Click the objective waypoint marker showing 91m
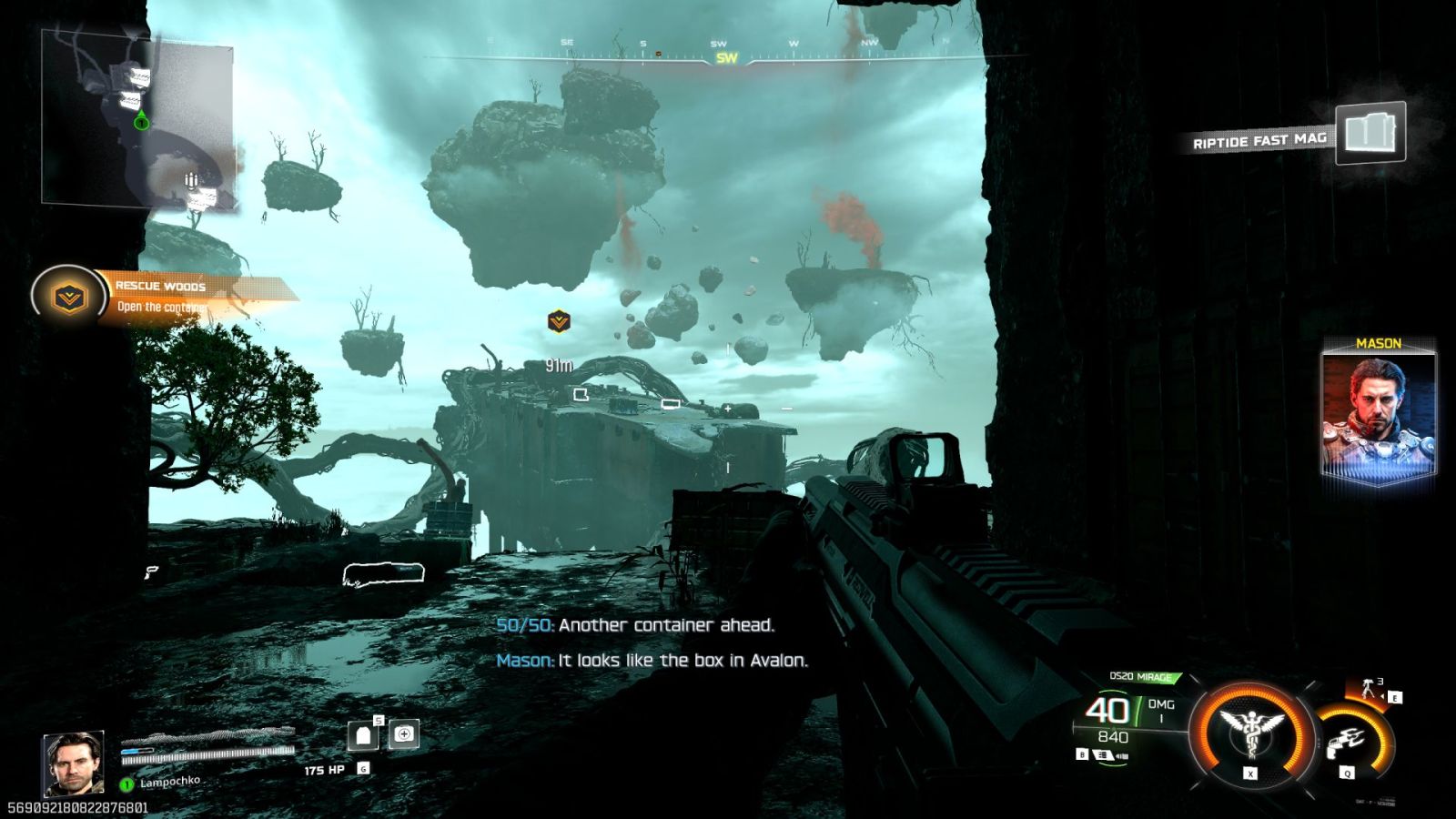The width and height of the screenshot is (1456, 819). (559, 321)
